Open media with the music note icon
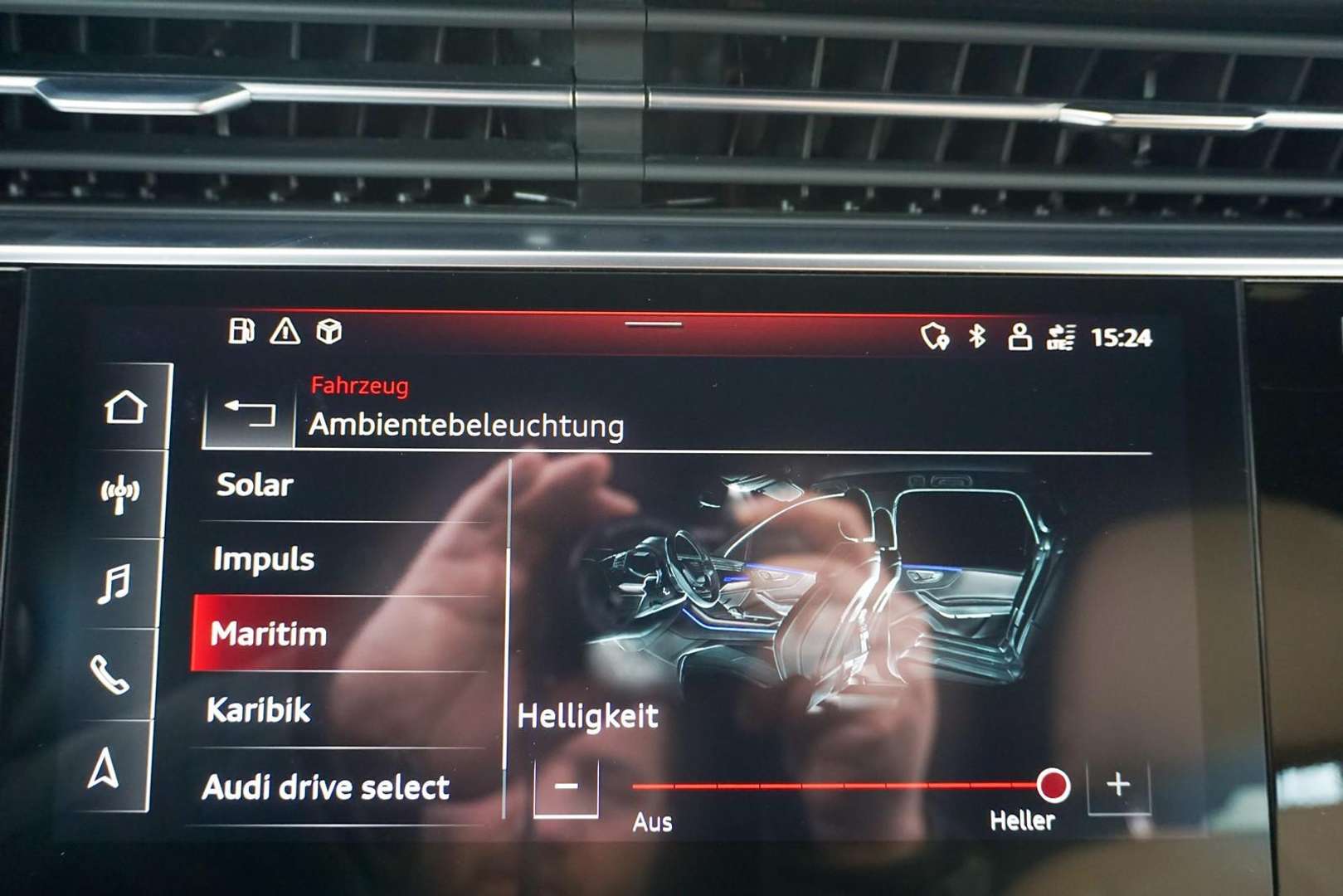1343x896 pixels. click(118, 582)
